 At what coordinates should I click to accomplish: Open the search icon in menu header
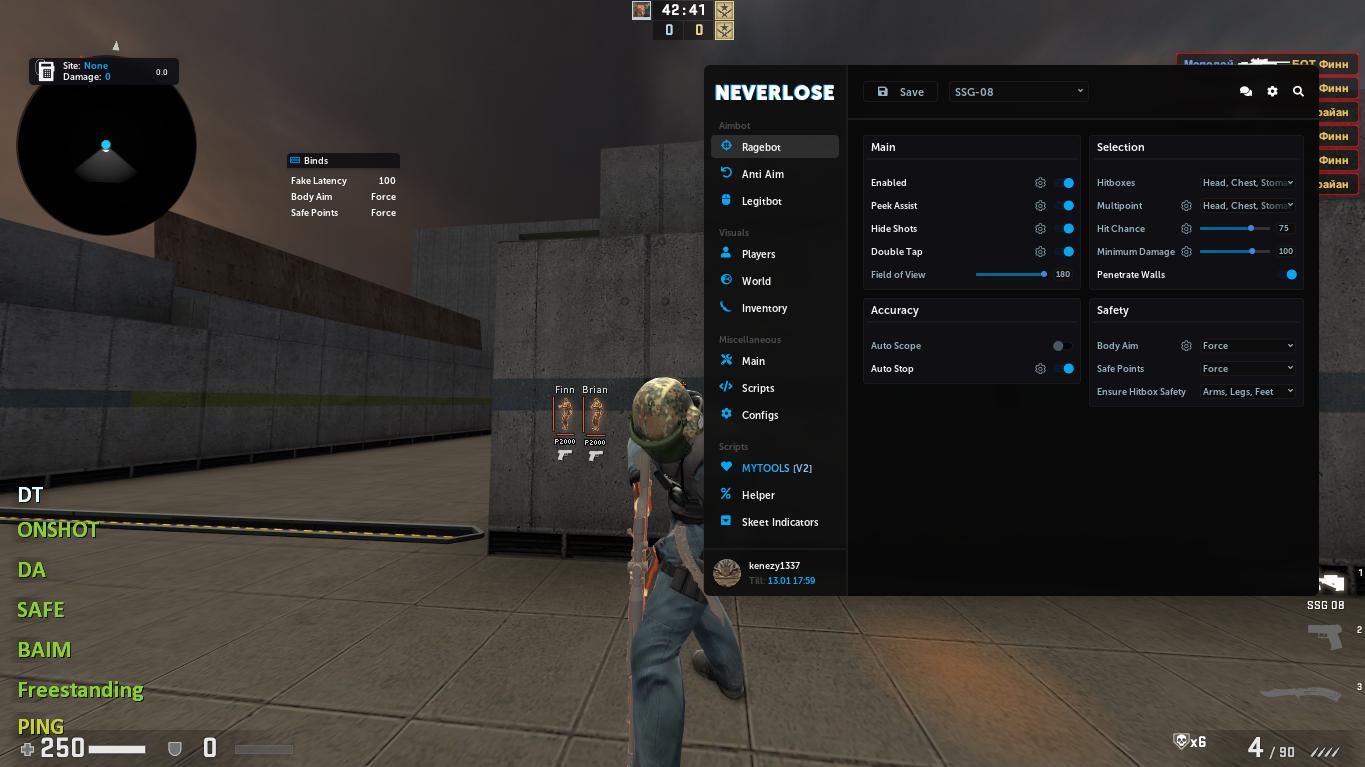1298,91
